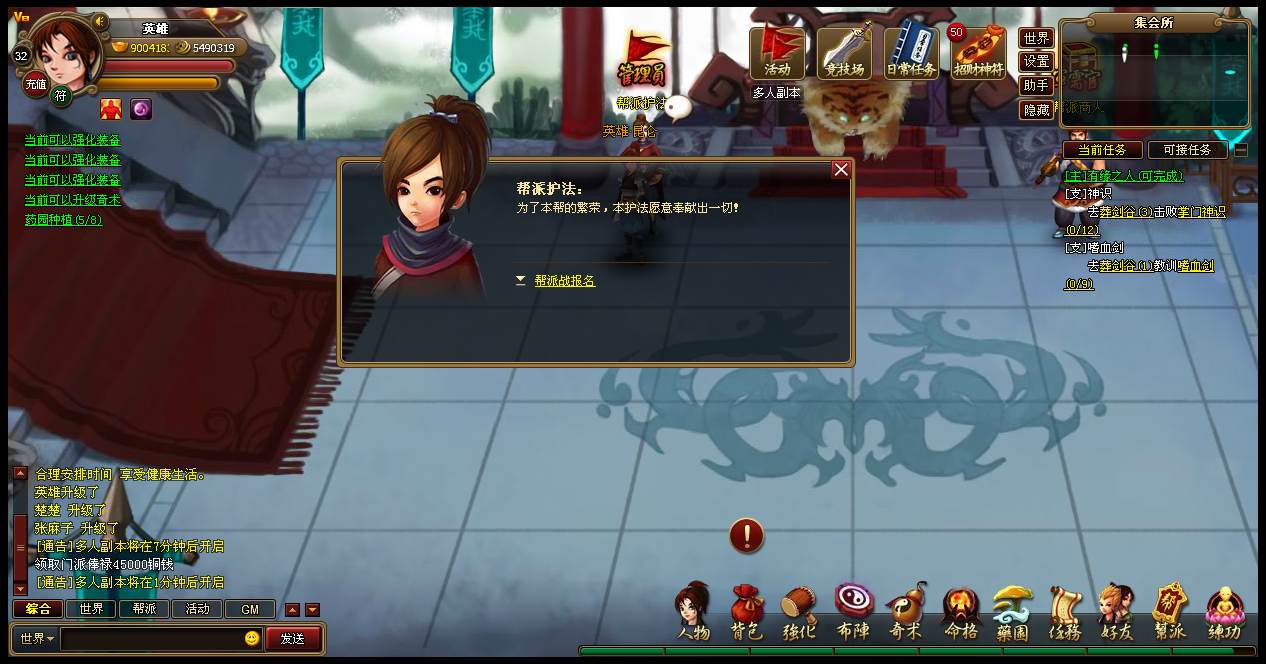1266x664 pixels.
Task: Open the 强化 enhancement drum icon
Action: pyautogui.click(x=799, y=614)
